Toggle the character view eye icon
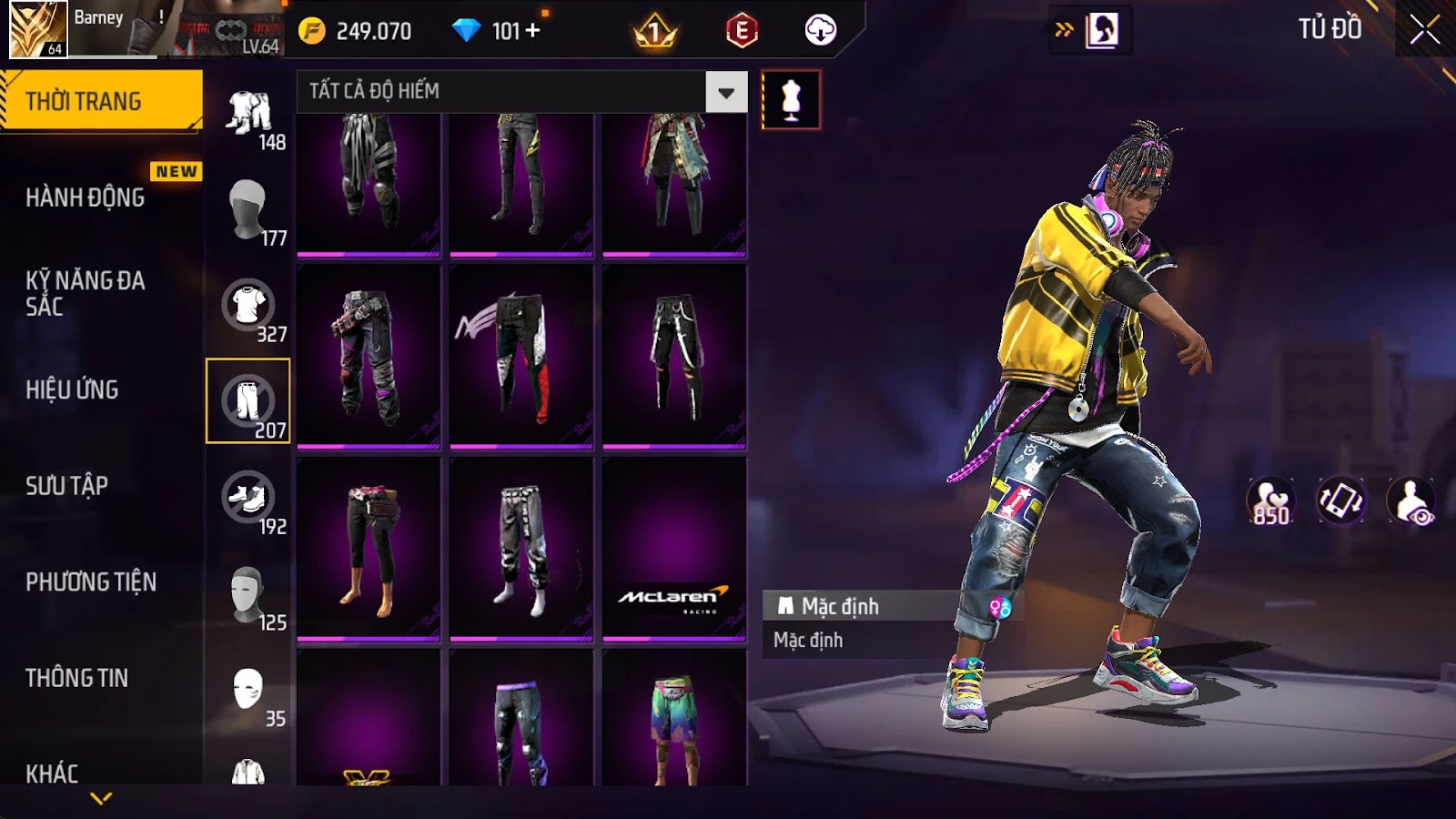 click(1411, 500)
